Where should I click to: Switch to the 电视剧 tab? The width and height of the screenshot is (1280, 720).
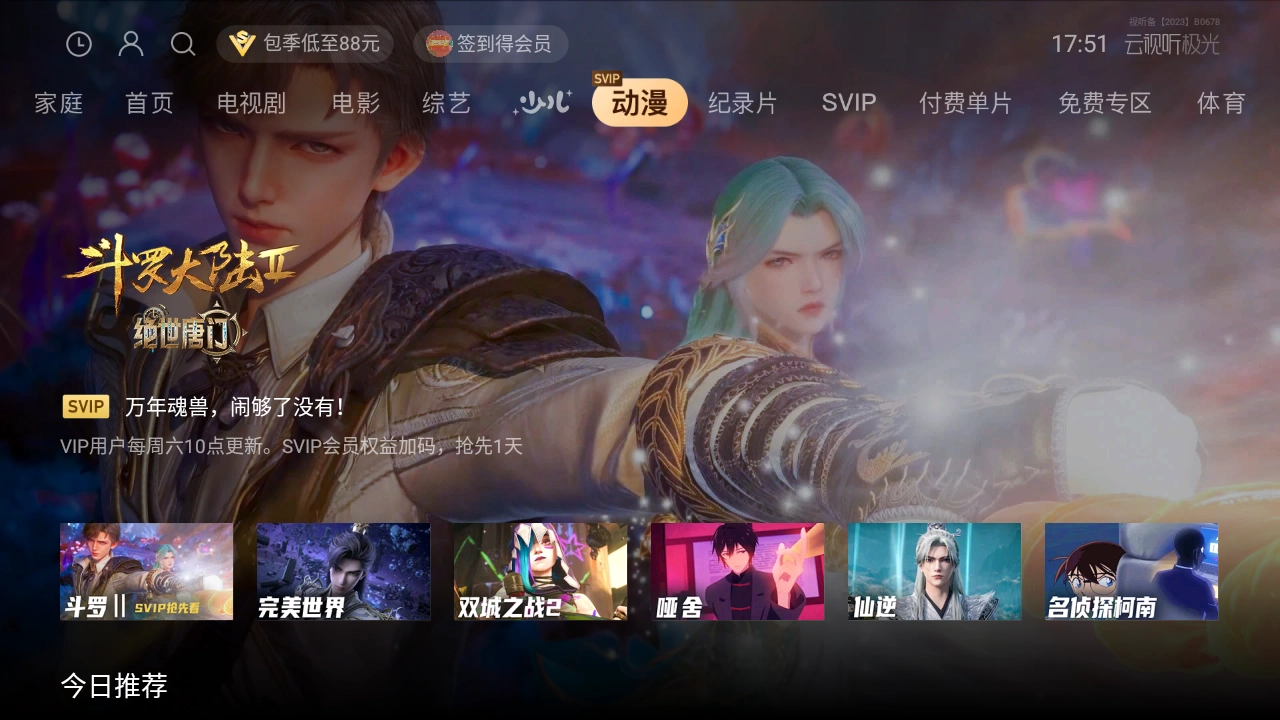pyautogui.click(x=251, y=104)
